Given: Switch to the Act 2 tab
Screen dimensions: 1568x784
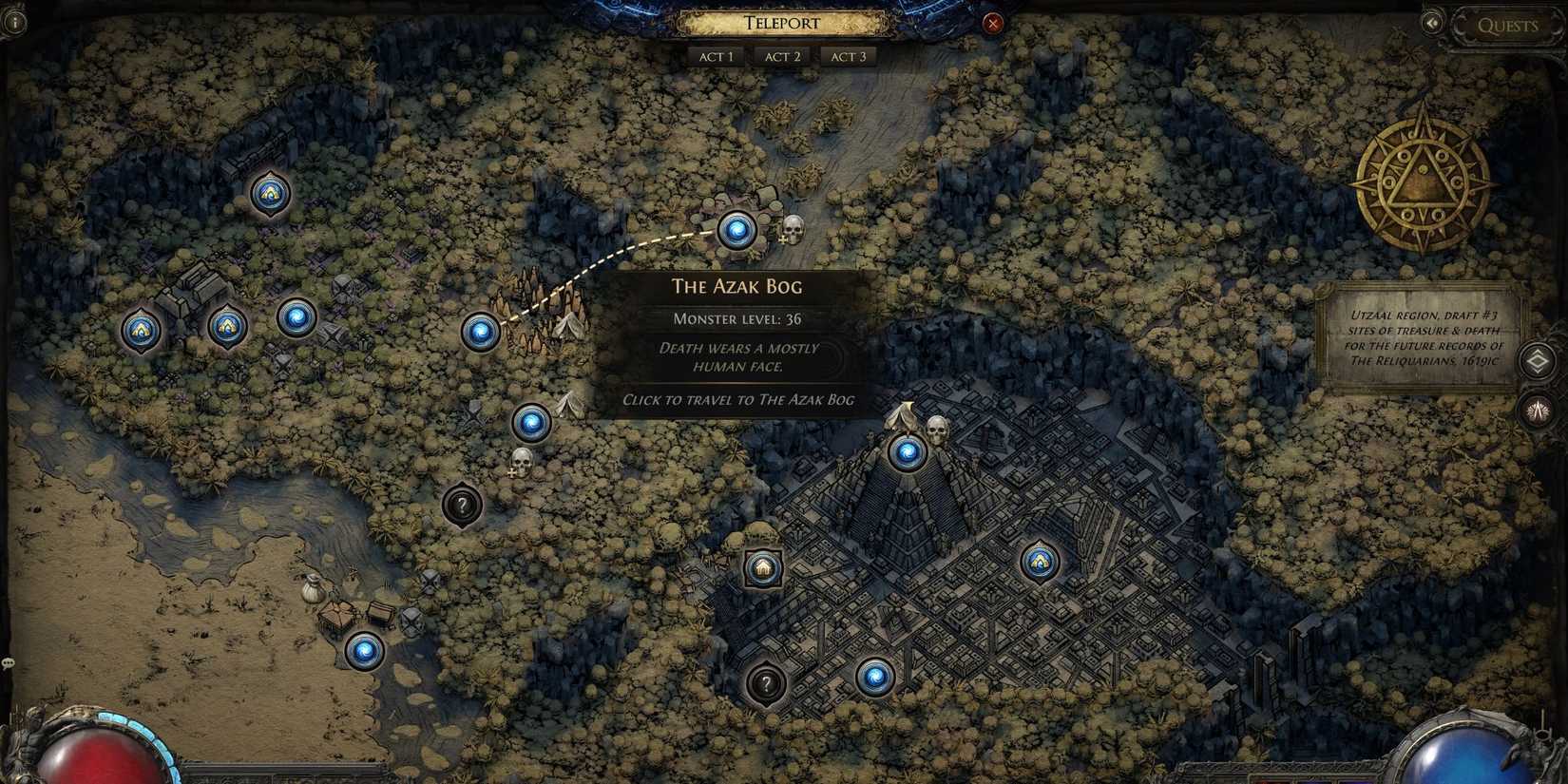Looking at the screenshot, I should pos(782,56).
